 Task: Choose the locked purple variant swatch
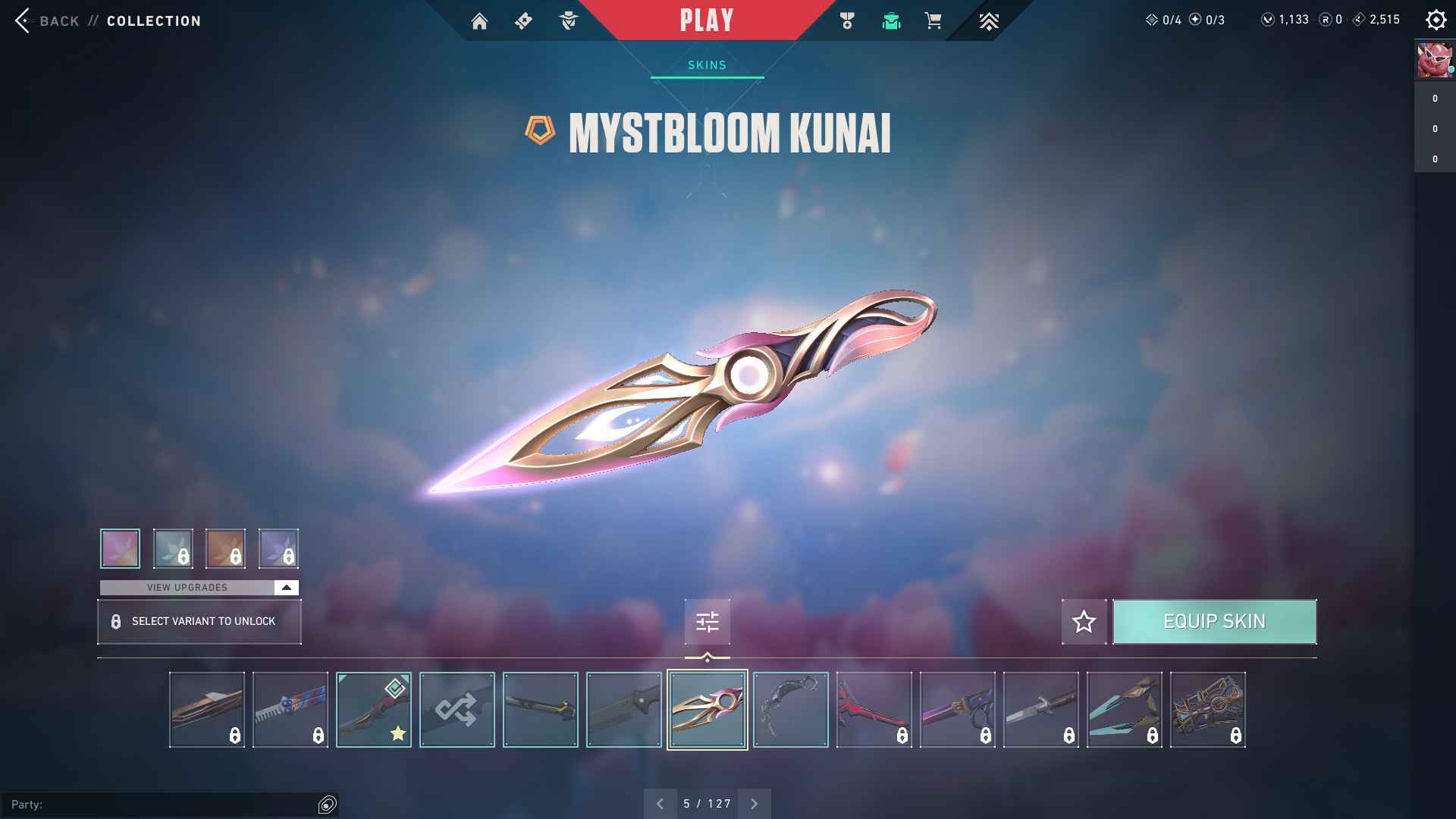point(278,548)
